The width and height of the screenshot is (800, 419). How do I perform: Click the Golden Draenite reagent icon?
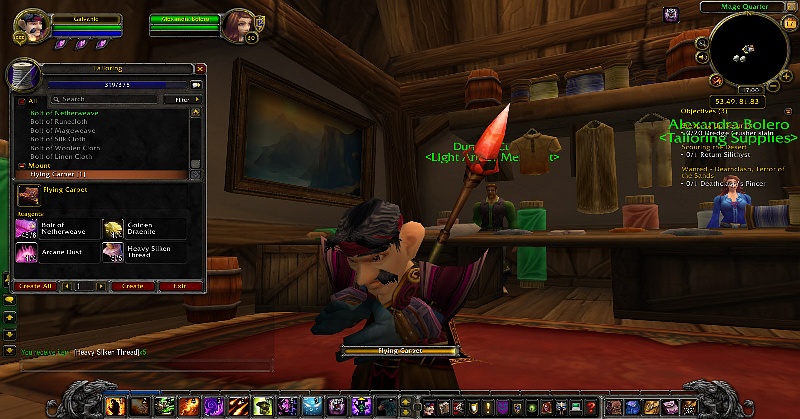111,229
